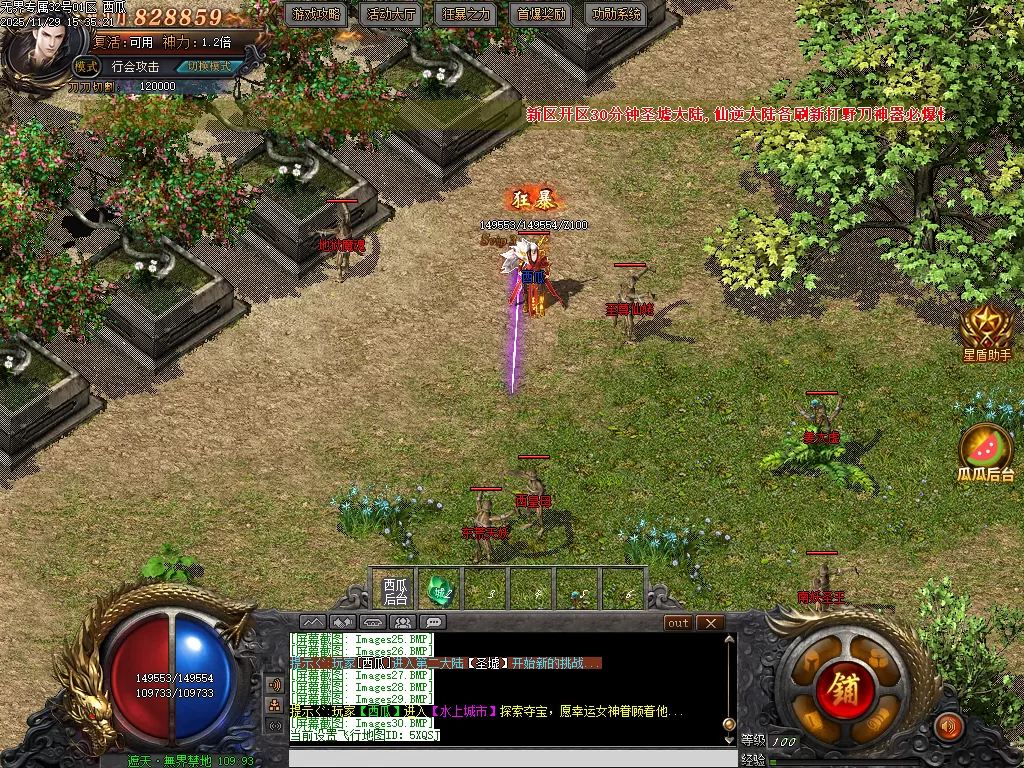
Task: Toggle the orange sound speaker button
Action: 948,726
